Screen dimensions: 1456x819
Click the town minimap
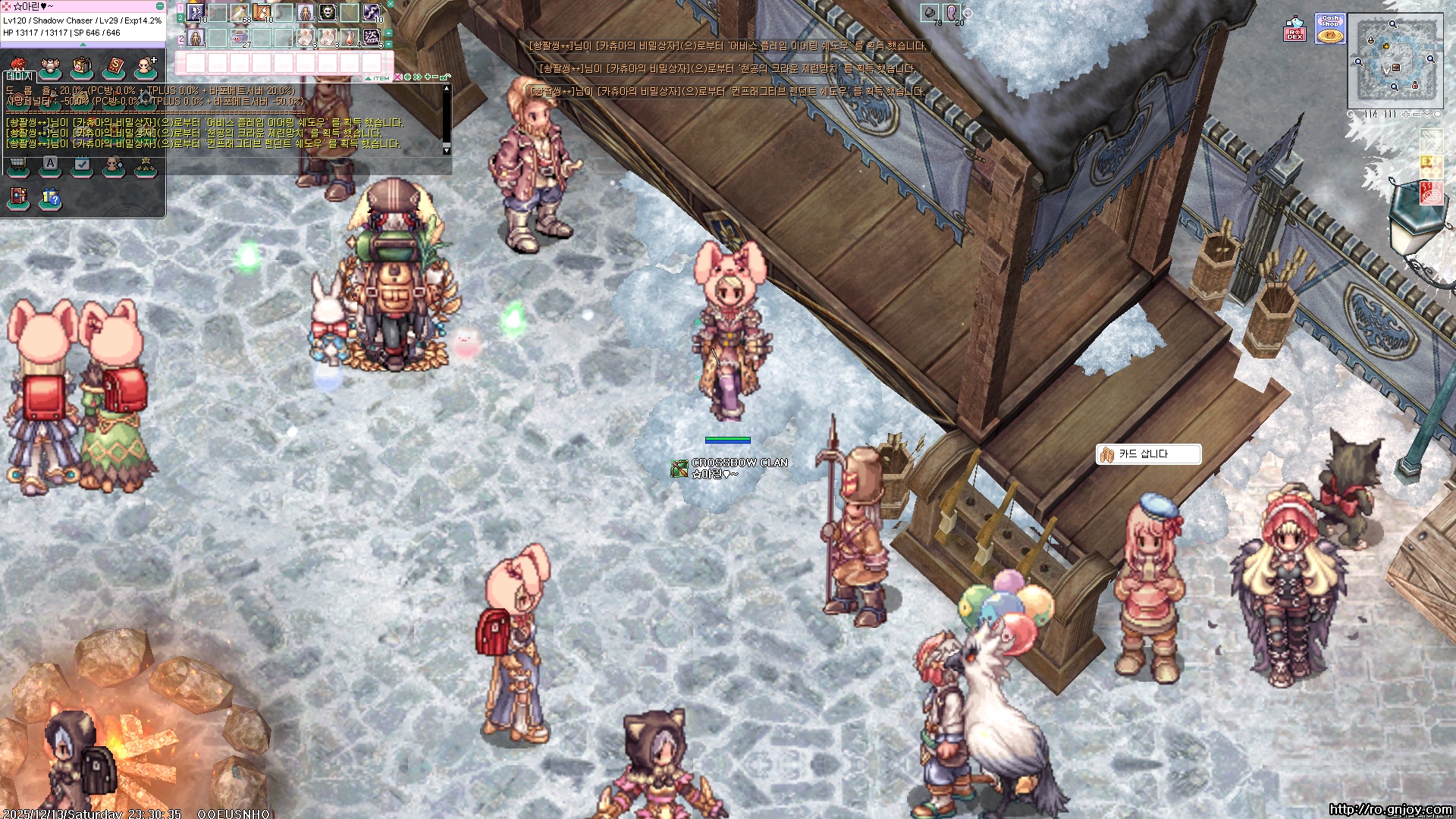[x=1395, y=61]
